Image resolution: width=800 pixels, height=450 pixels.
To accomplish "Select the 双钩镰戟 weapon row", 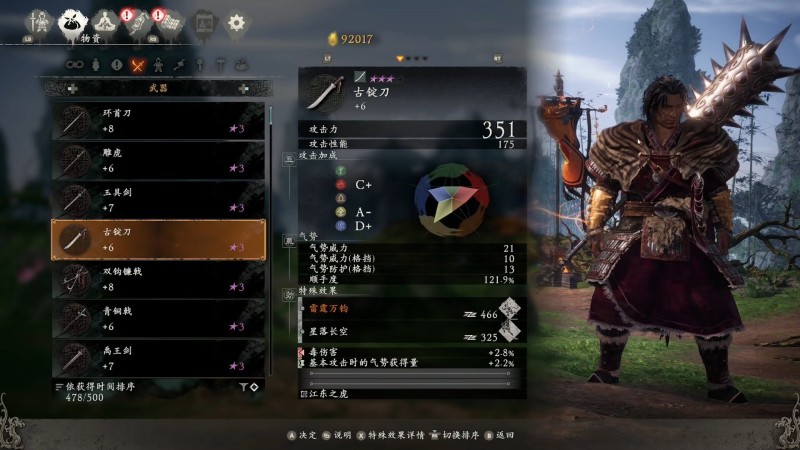I will pos(157,278).
